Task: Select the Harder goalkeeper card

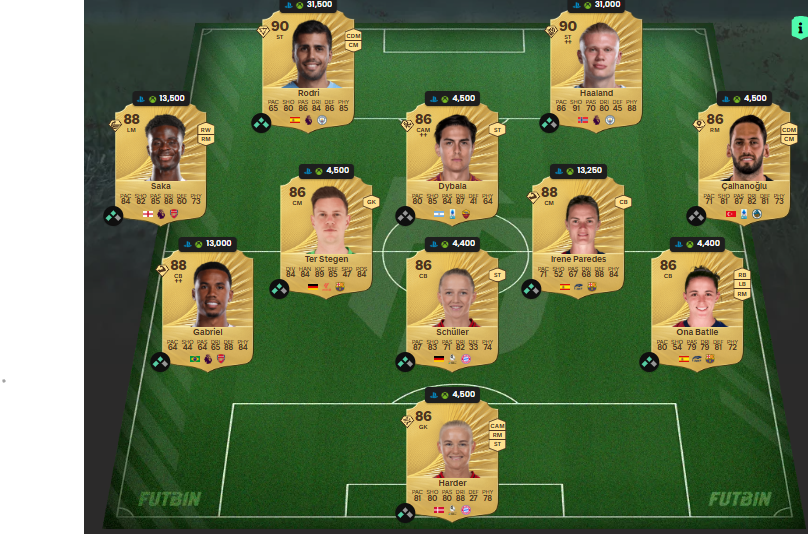Action: click(452, 457)
